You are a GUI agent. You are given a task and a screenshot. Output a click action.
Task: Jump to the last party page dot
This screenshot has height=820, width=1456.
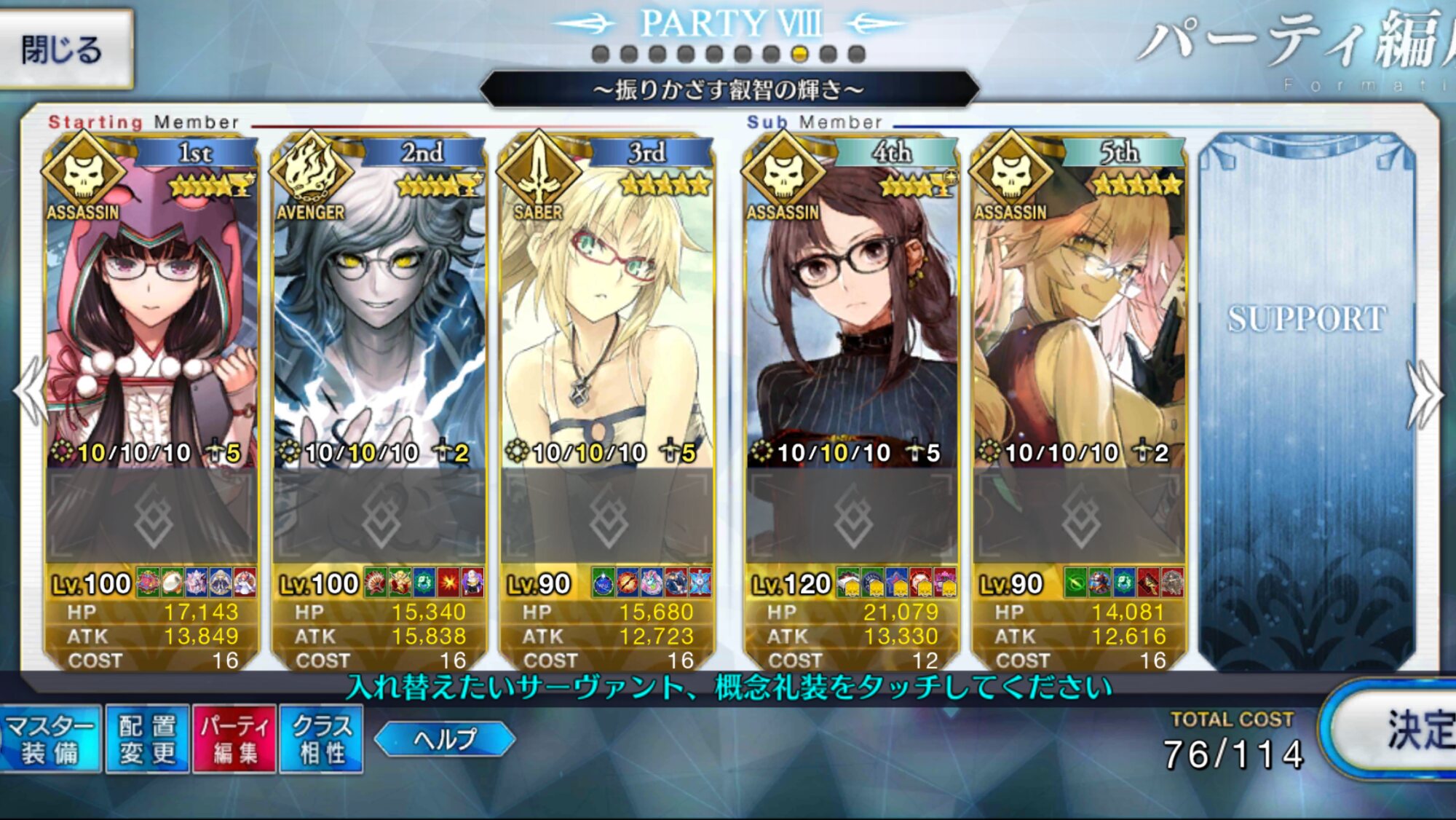pos(857,54)
